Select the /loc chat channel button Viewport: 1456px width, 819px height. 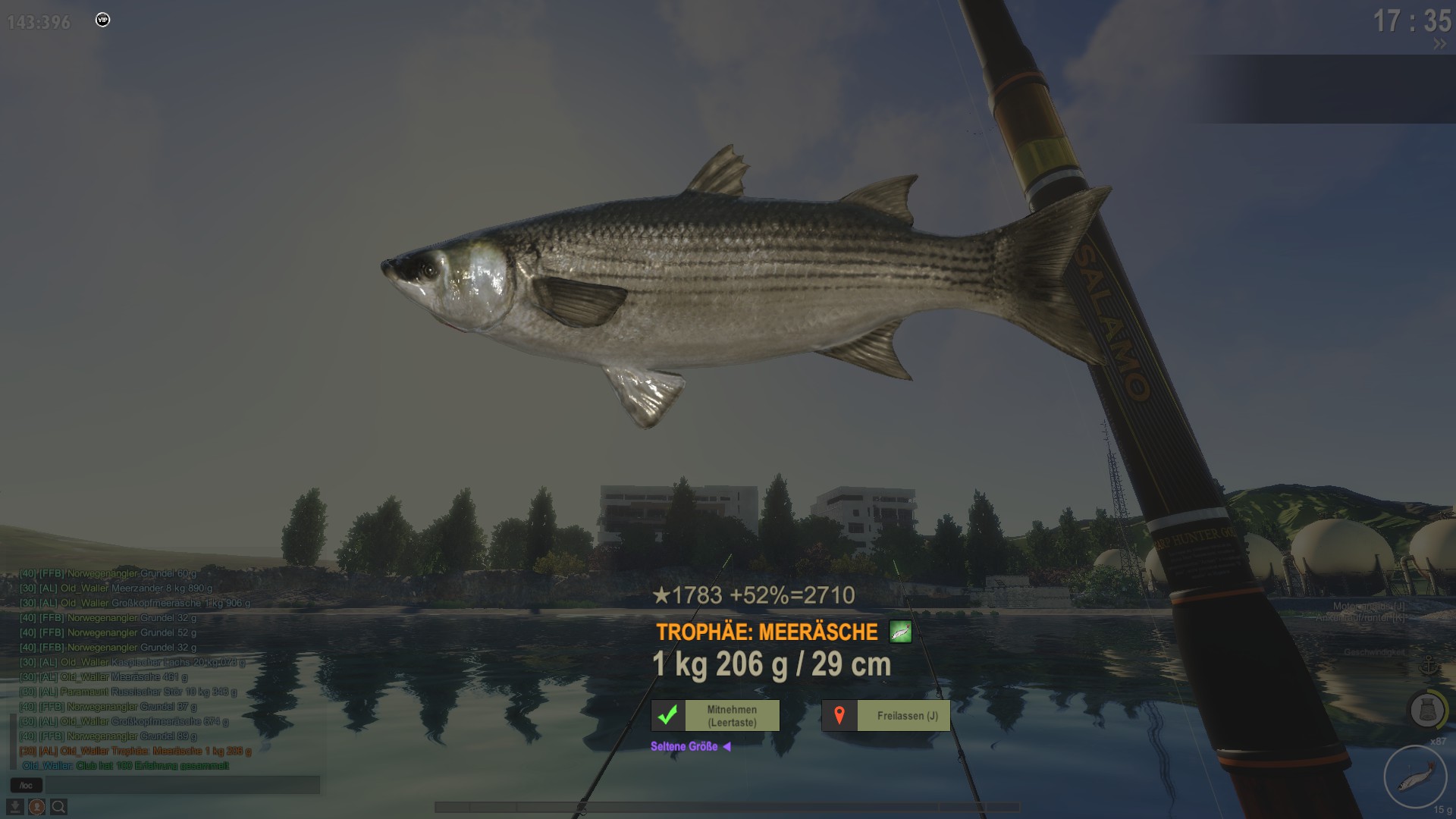coord(27,786)
